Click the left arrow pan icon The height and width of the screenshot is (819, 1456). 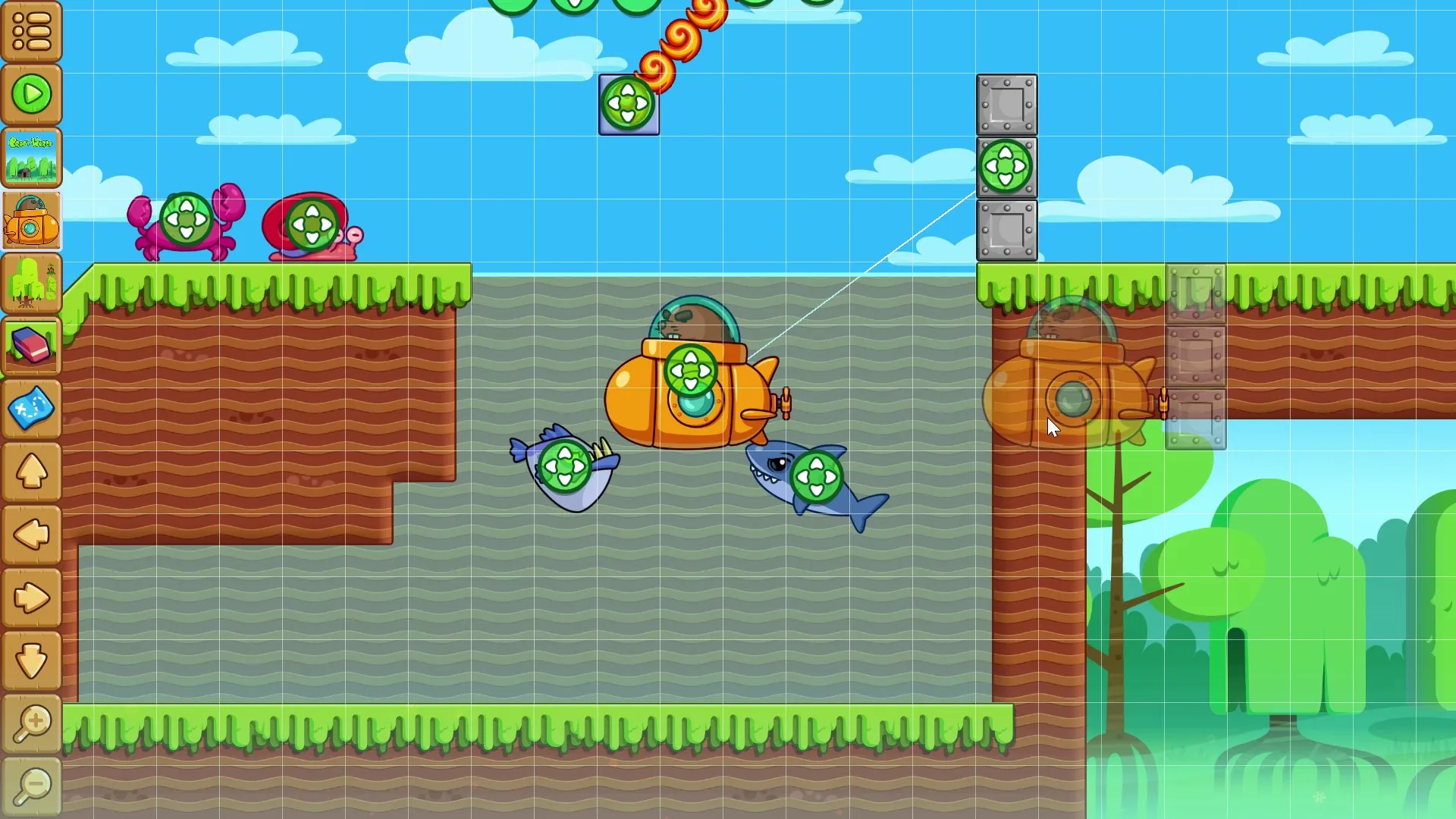[x=32, y=535]
